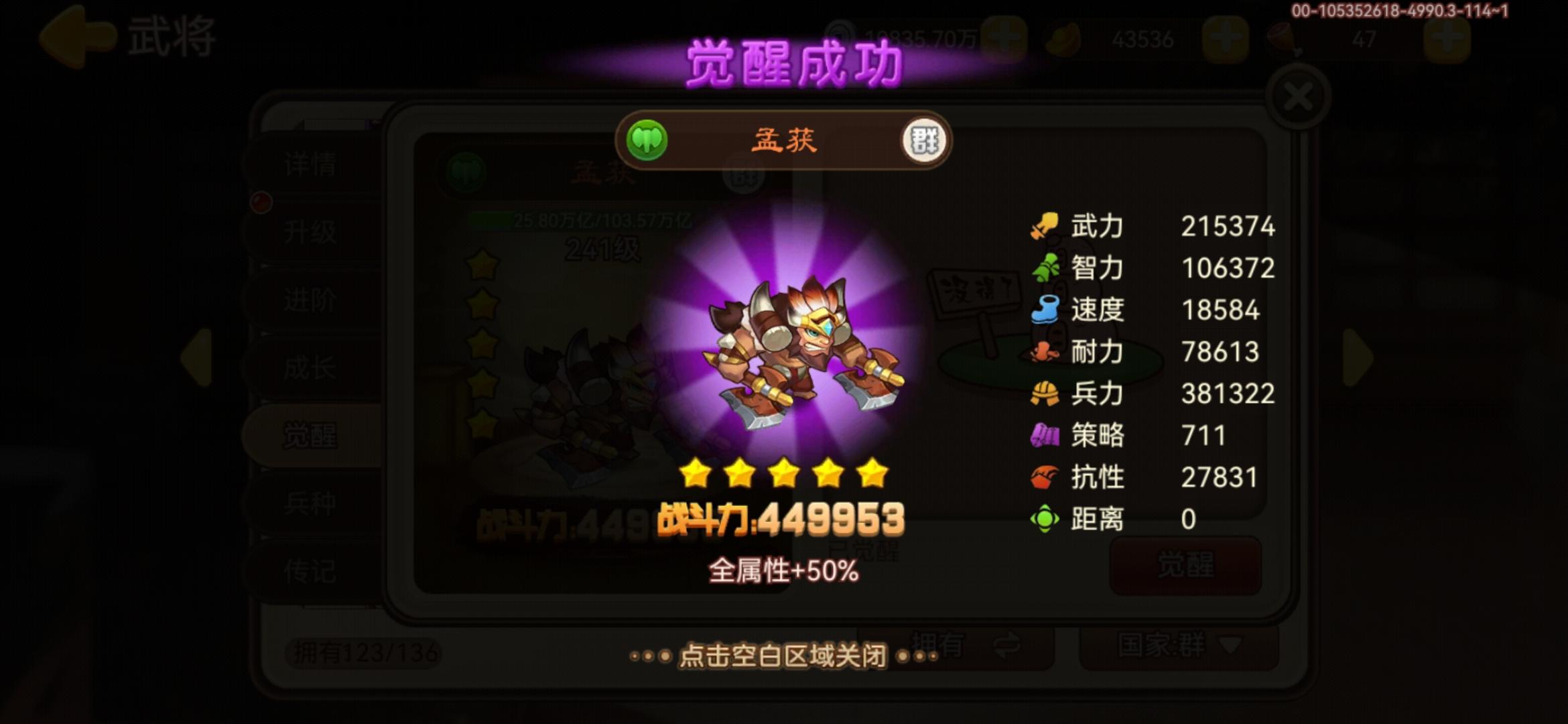Click the 耐力 stamina stat icon
Image resolution: width=1568 pixels, height=724 pixels.
pos(1046,352)
